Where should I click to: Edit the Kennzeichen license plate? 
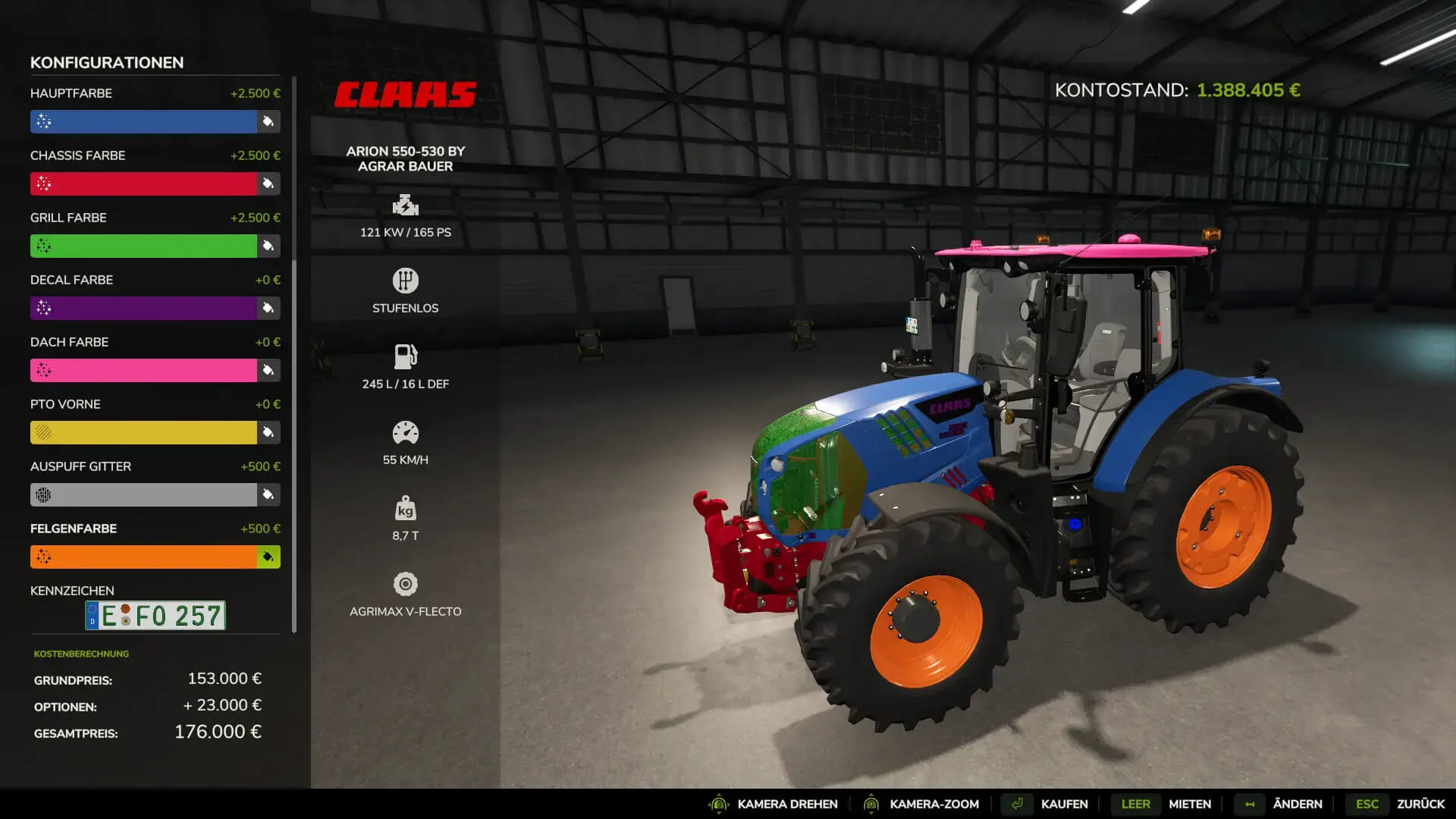(155, 616)
